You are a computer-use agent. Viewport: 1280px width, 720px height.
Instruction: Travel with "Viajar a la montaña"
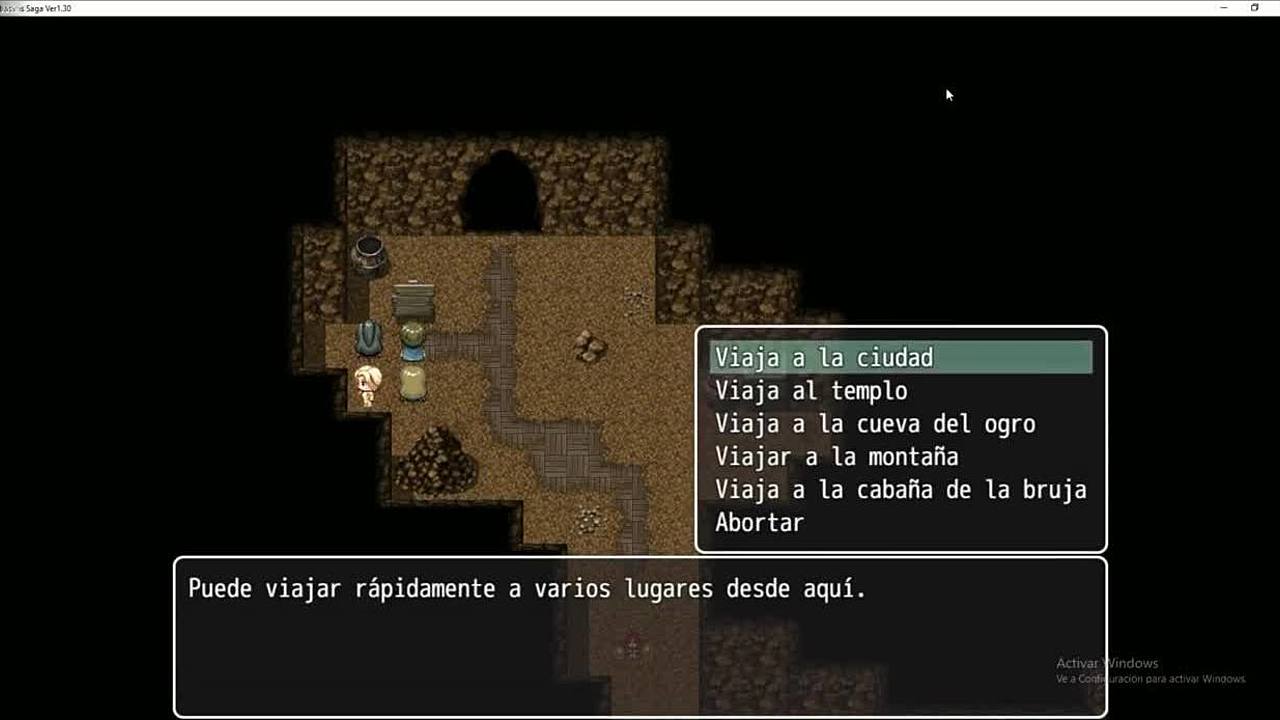pos(836,457)
